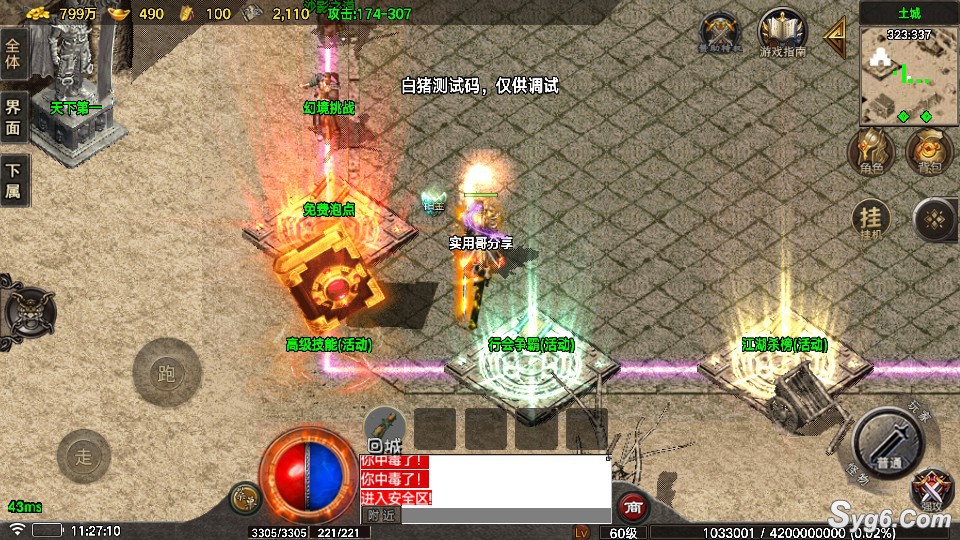The height and width of the screenshot is (540, 960).
Task: Tap the 走 walk button
Action: [83, 456]
